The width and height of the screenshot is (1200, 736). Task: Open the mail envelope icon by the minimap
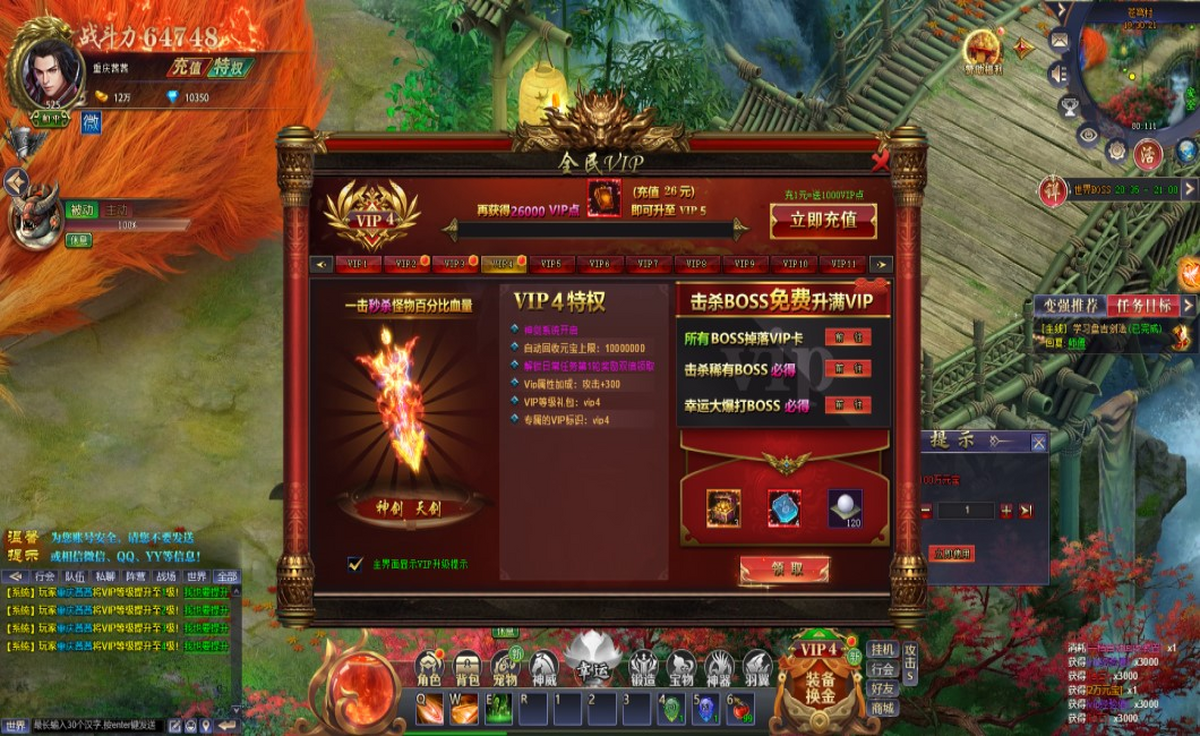1059,41
